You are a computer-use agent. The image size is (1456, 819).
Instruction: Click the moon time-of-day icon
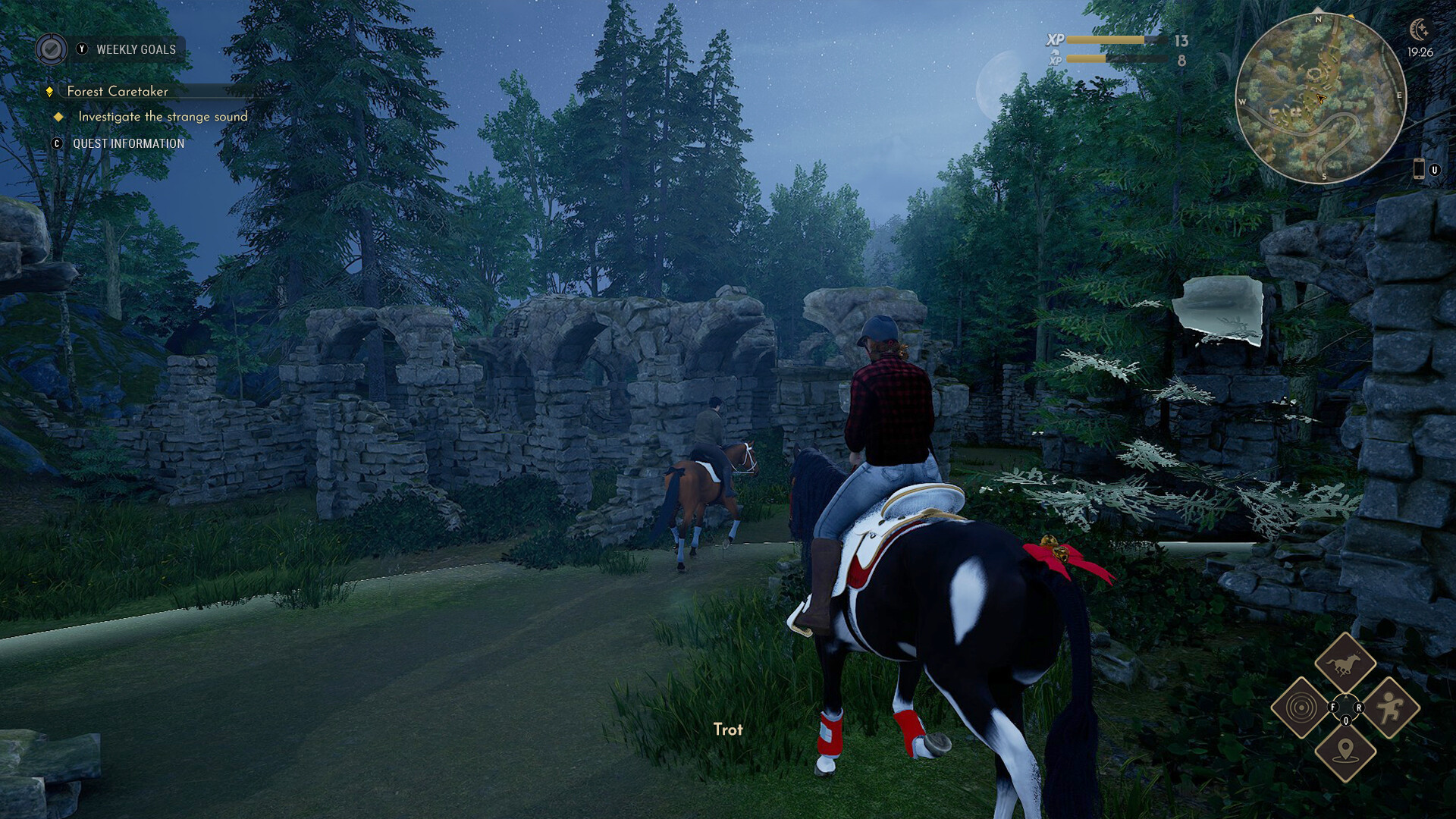click(x=1419, y=30)
